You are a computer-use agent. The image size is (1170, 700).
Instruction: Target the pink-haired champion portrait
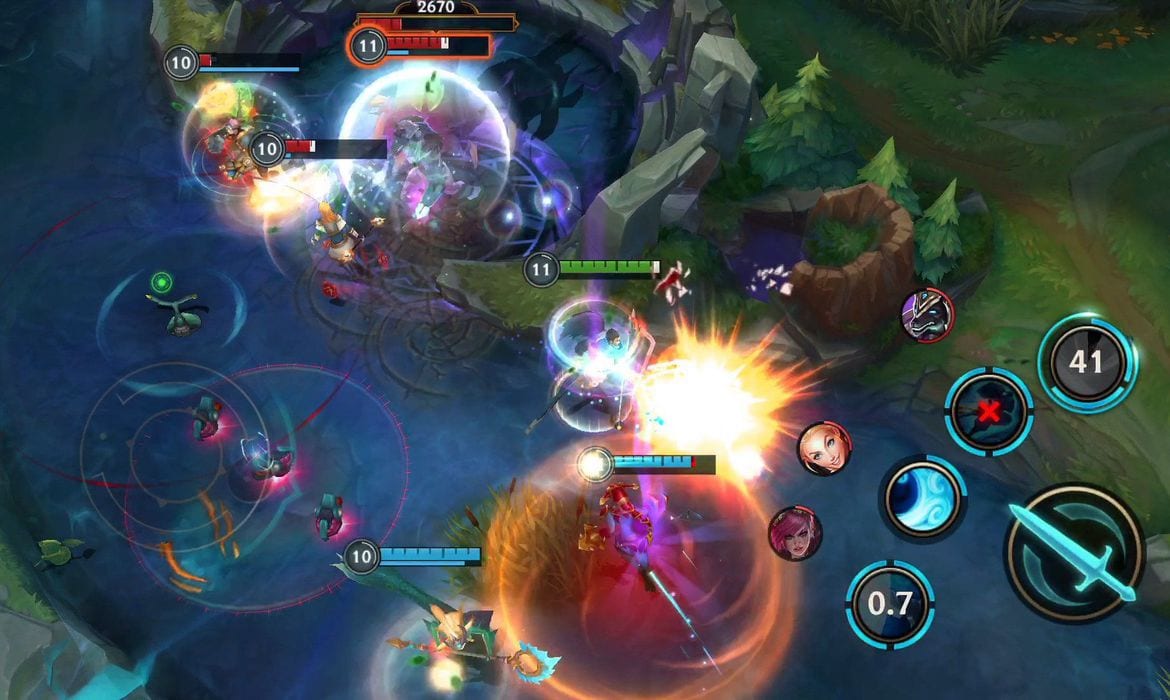click(x=795, y=532)
